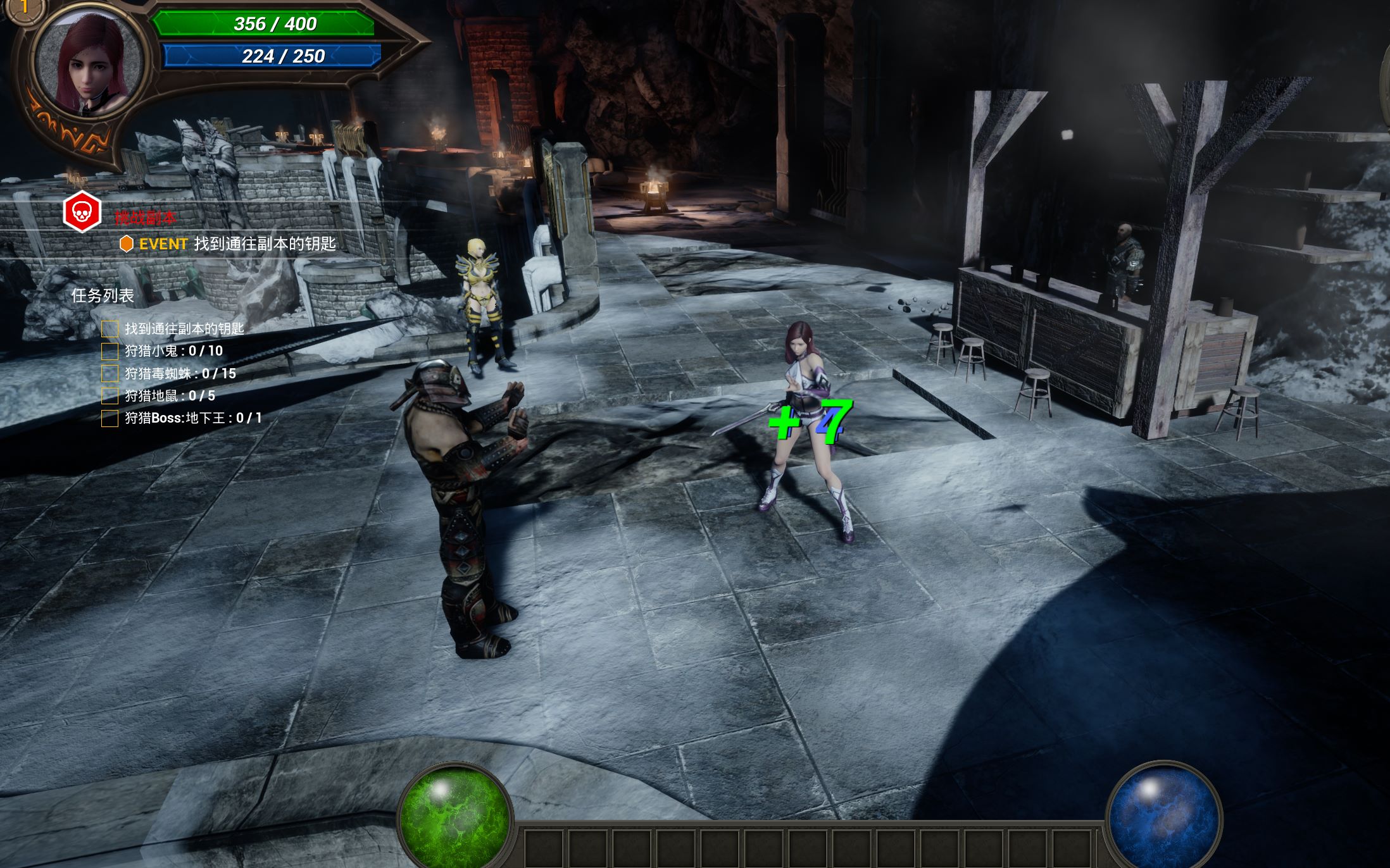Screen dimensions: 1390x868
Task: Click the red-haired character portrait
Action: pyautogui.click(x=87, y=63)
